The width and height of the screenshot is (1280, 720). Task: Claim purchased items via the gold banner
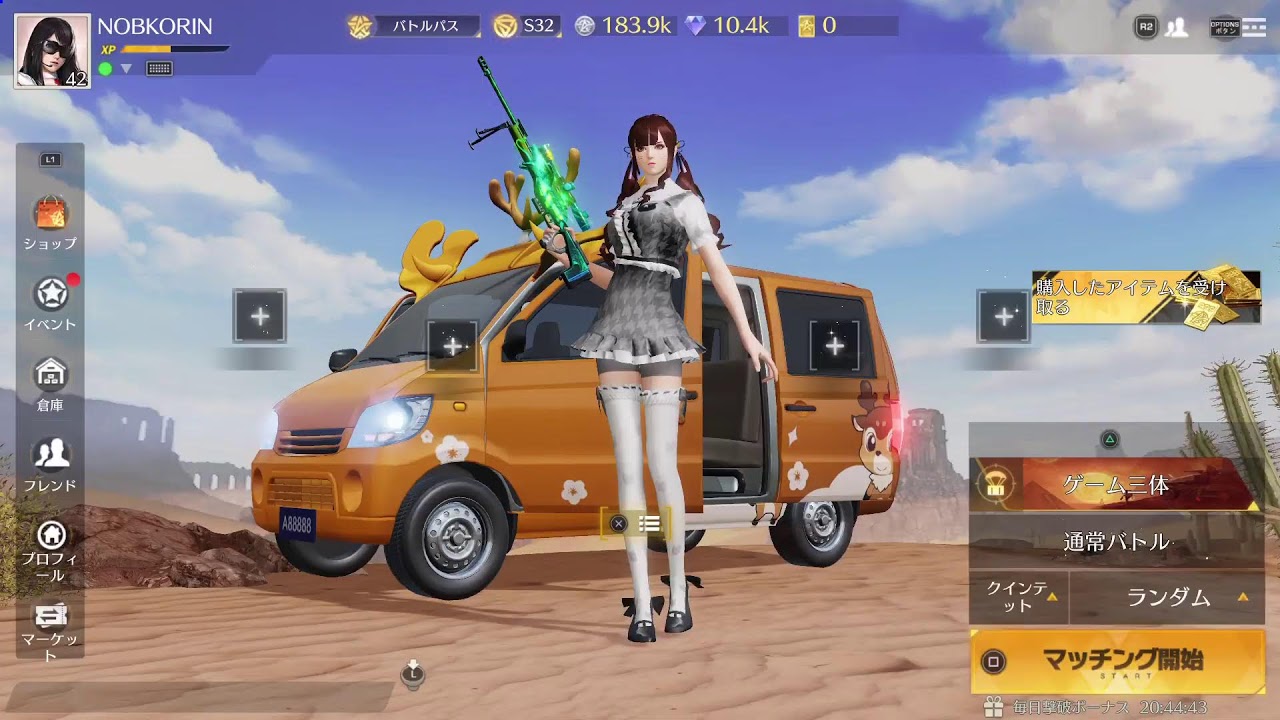[1146, 297]
